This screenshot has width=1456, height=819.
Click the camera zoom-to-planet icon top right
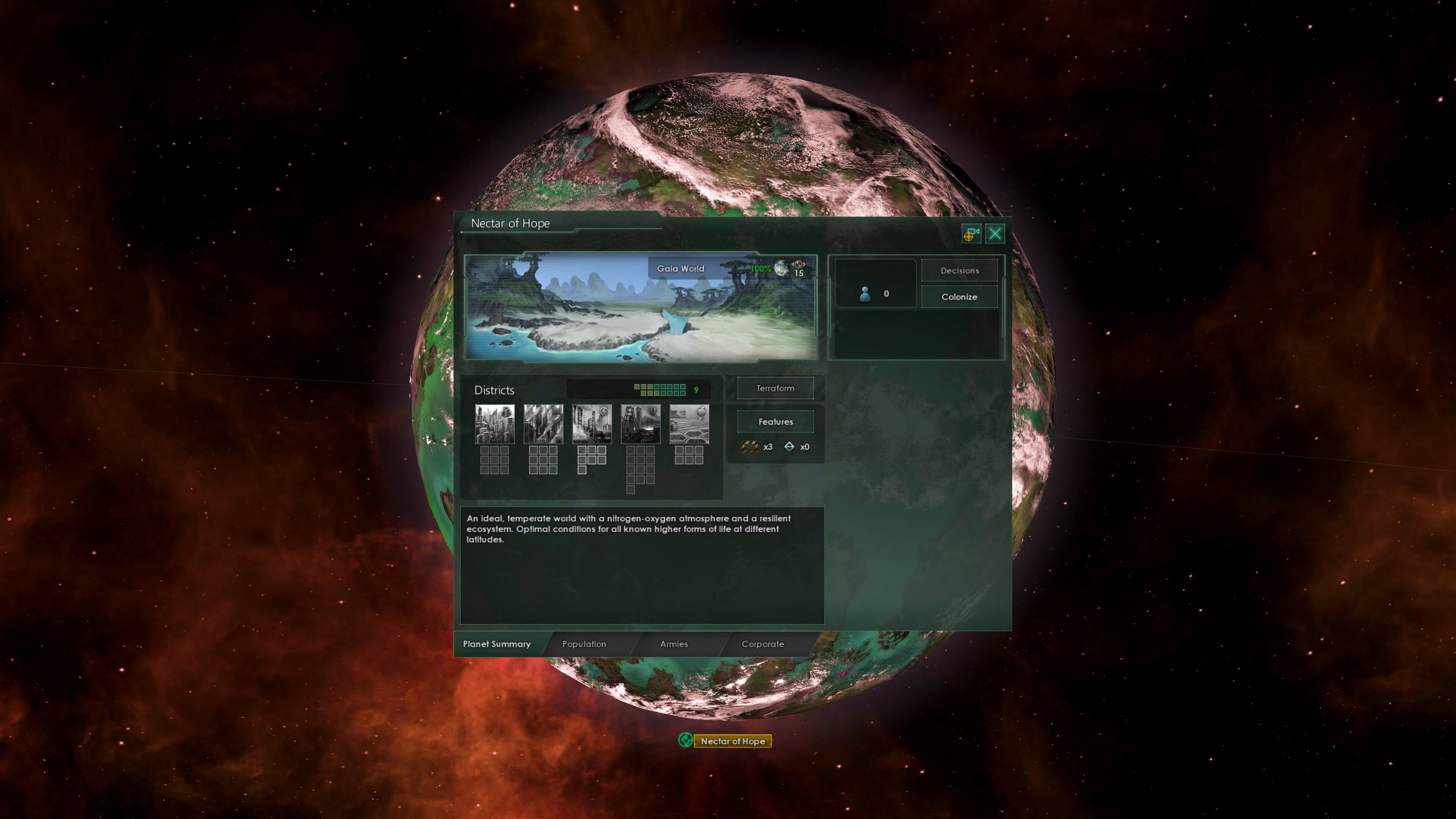click(971, 234)
